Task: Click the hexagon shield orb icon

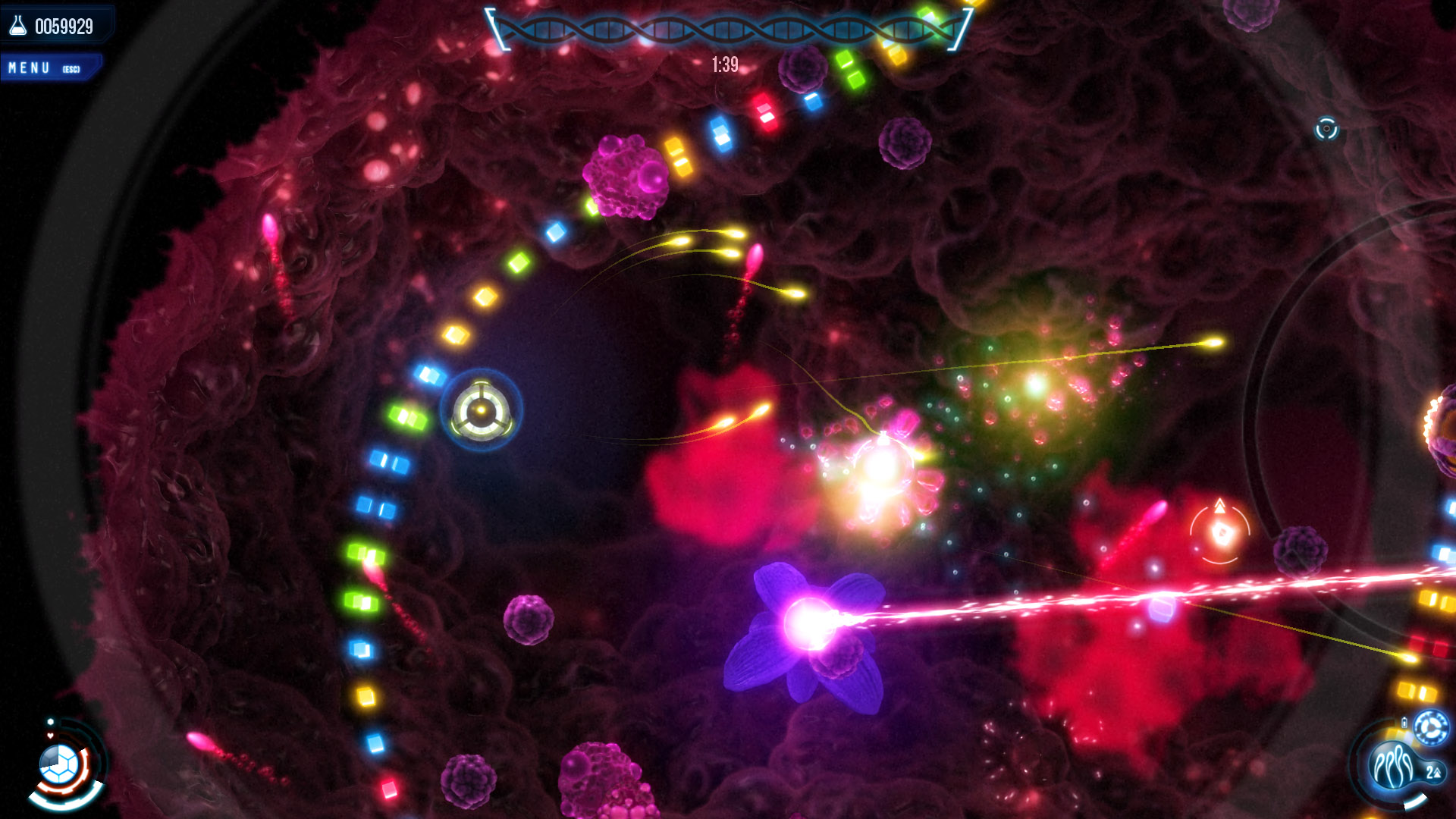Action: (x=59, y=763)
